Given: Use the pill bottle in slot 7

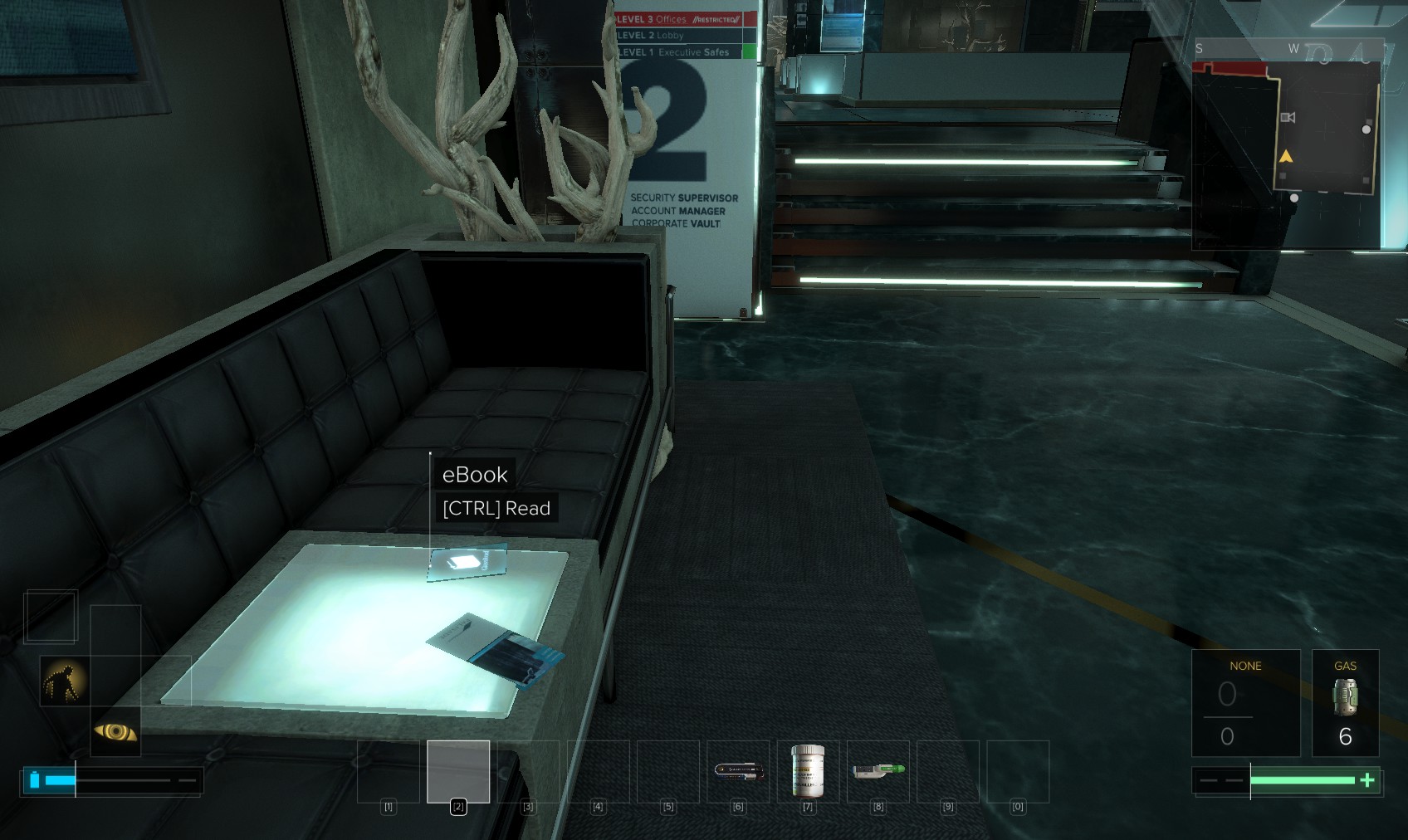Looking at the screenshot, I should (x=808, y=771).
